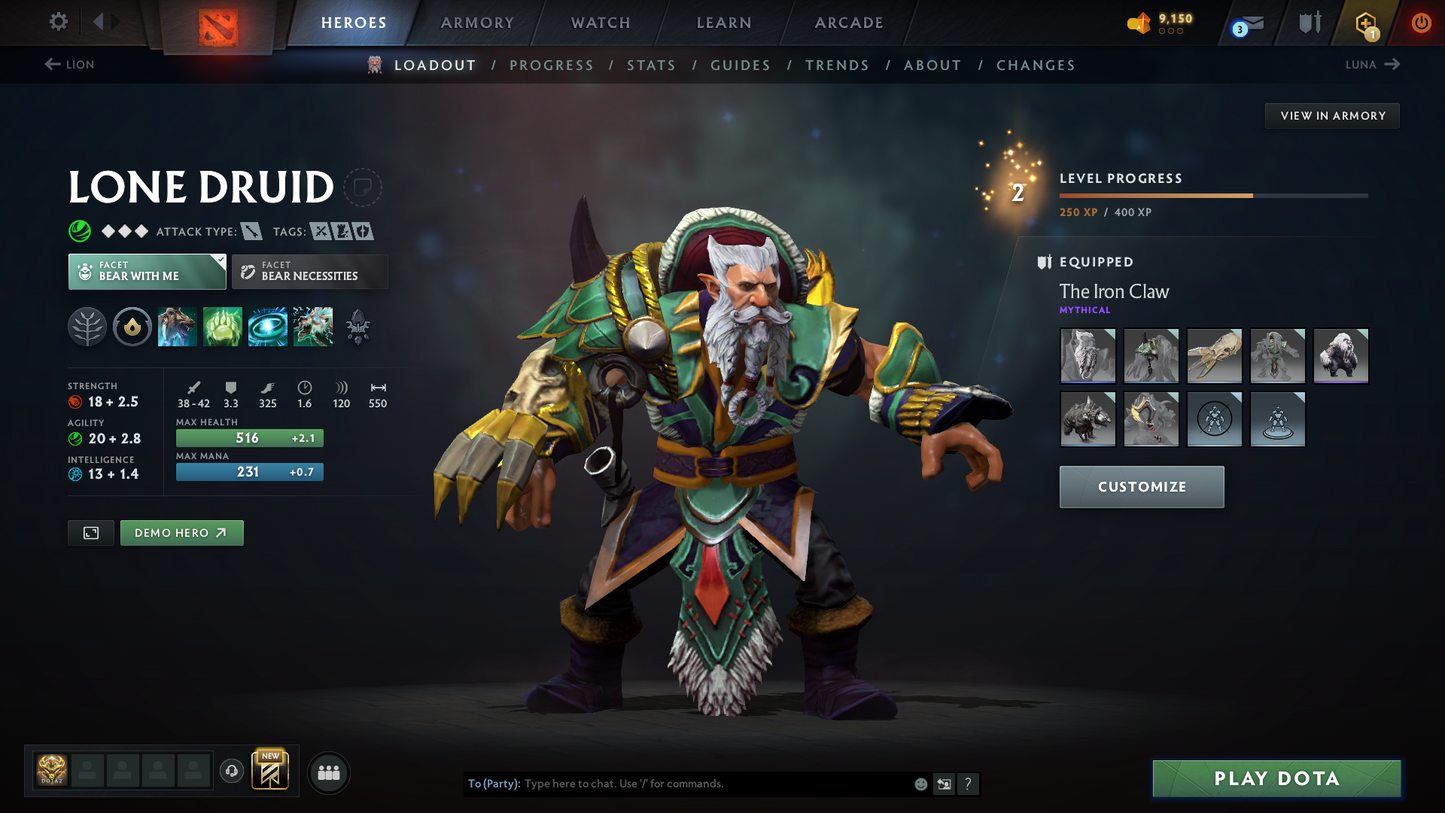Click the new Battle Pass reward icon
Viewport: 1445px width, 813px height.
(270, 772)
